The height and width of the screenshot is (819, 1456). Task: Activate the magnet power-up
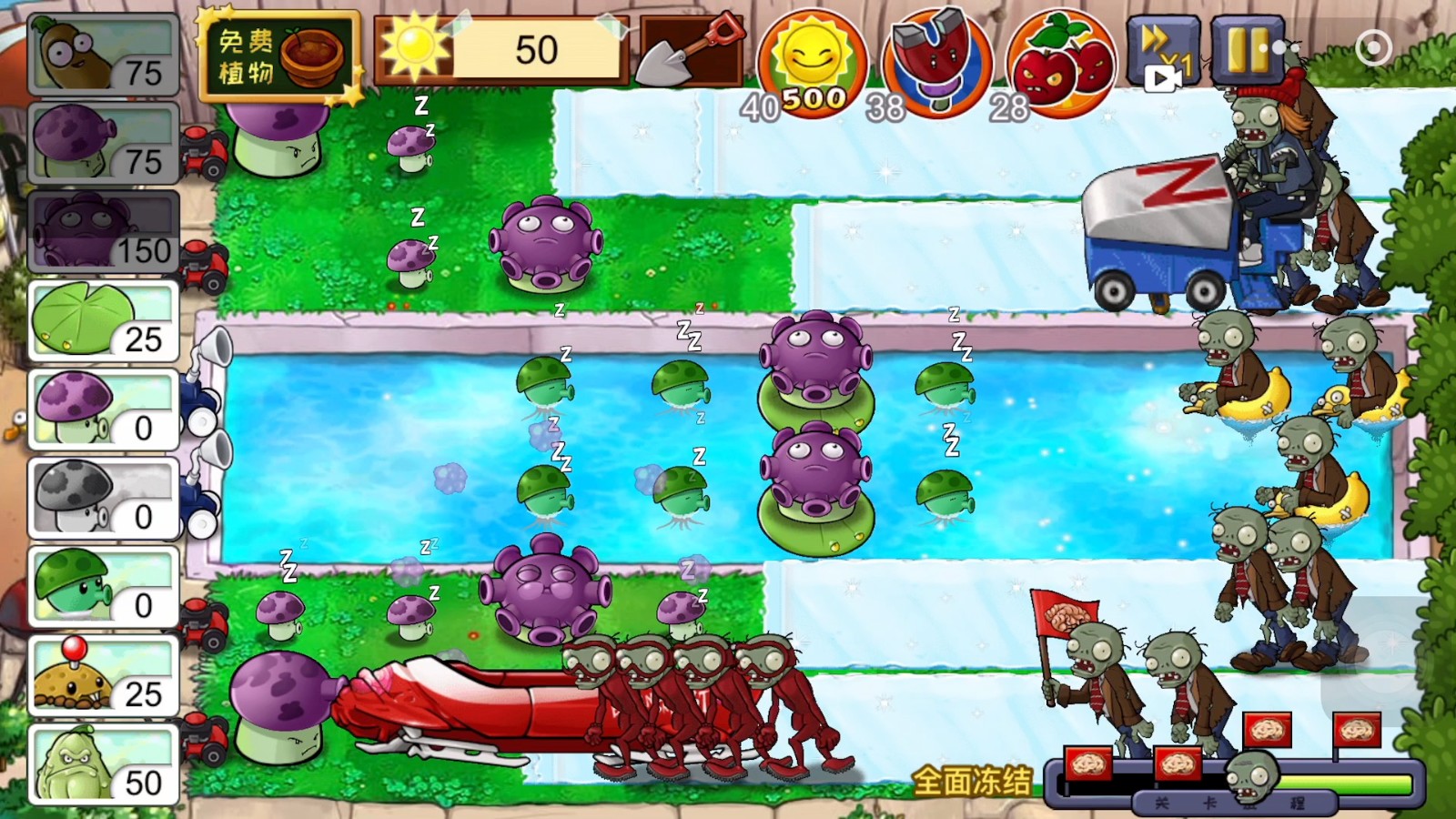click(x=937, y=62)
